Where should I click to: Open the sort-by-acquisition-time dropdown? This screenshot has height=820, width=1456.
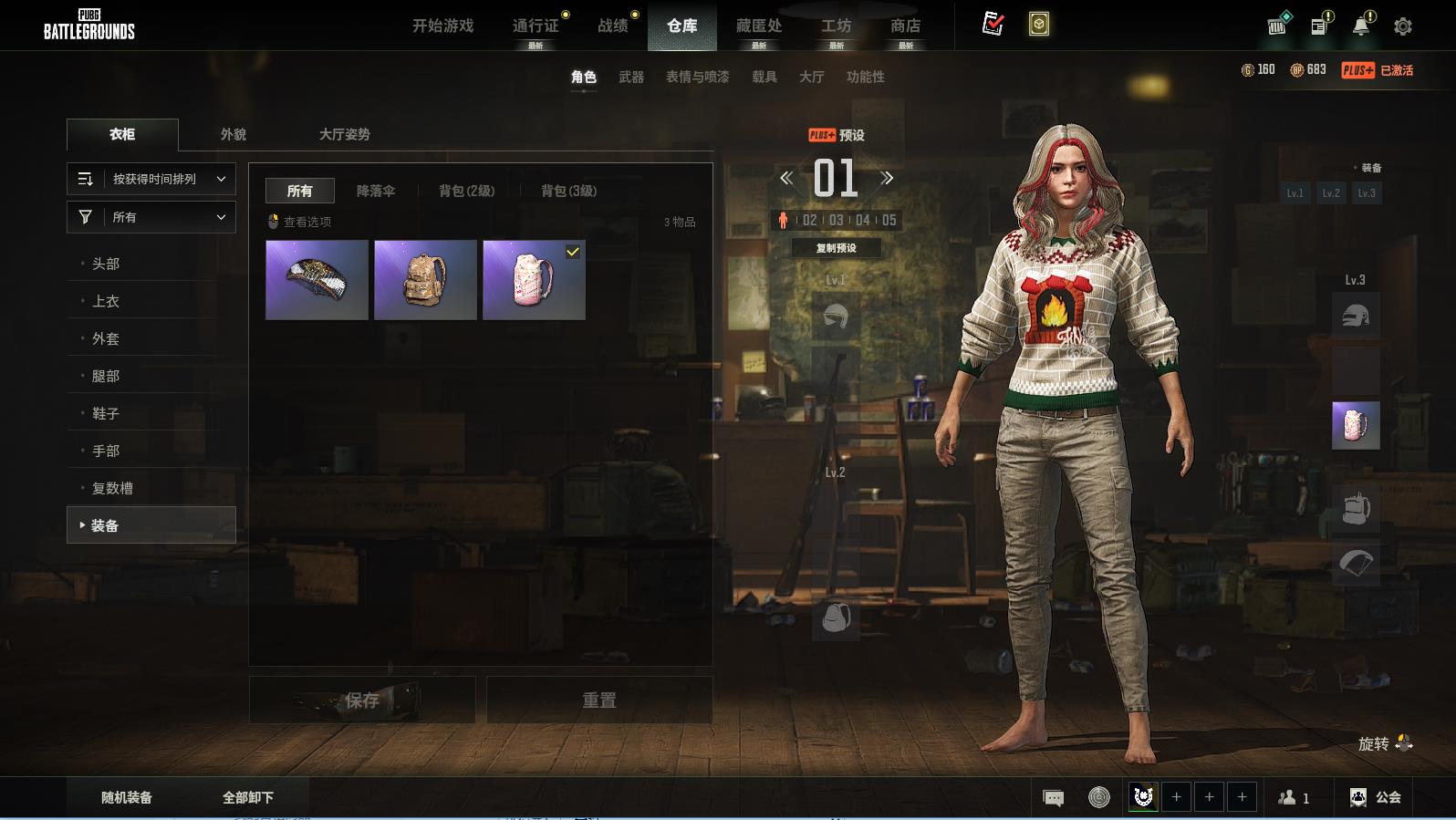coord(151,179)
